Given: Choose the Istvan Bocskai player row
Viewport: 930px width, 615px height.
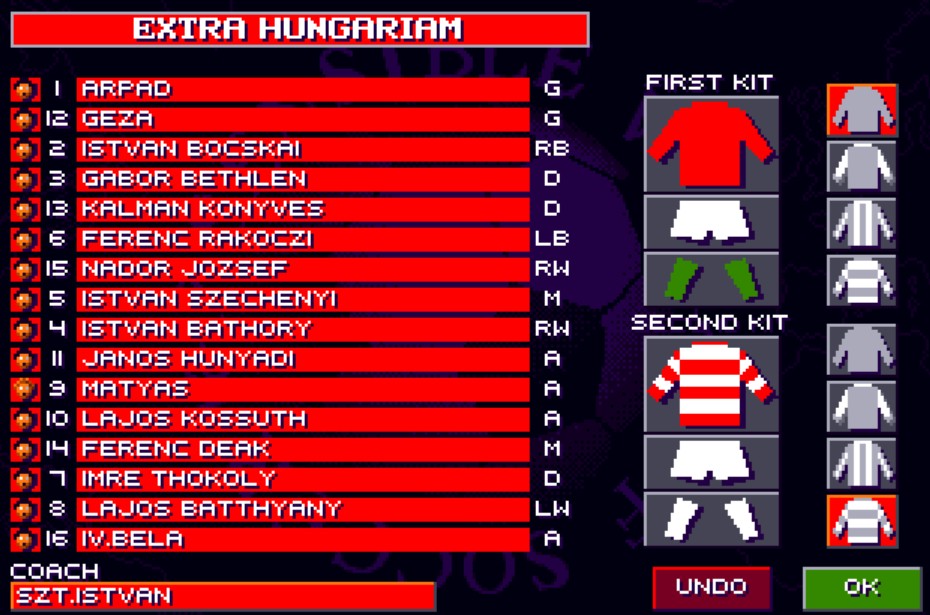Looking at the screenshot, I should click(303, 149).
